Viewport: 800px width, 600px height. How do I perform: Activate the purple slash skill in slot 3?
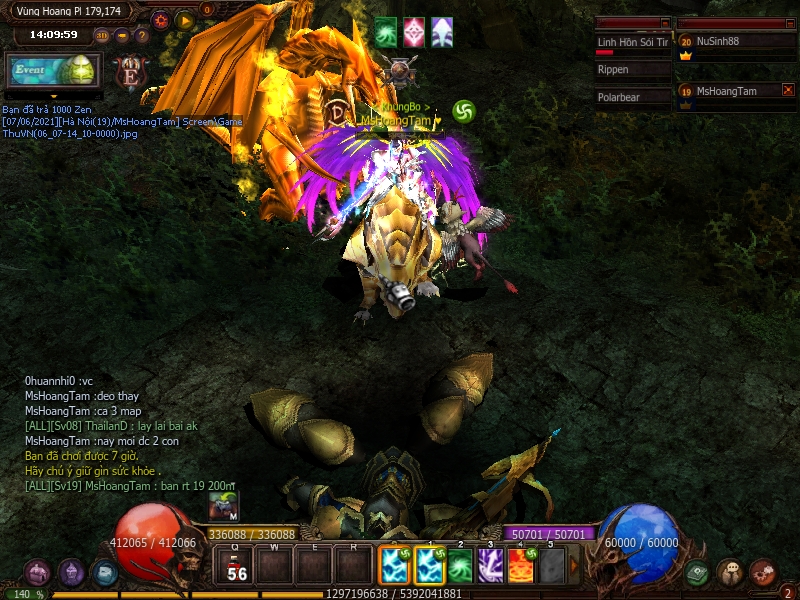pyautogui.click(x=490, y=566)
